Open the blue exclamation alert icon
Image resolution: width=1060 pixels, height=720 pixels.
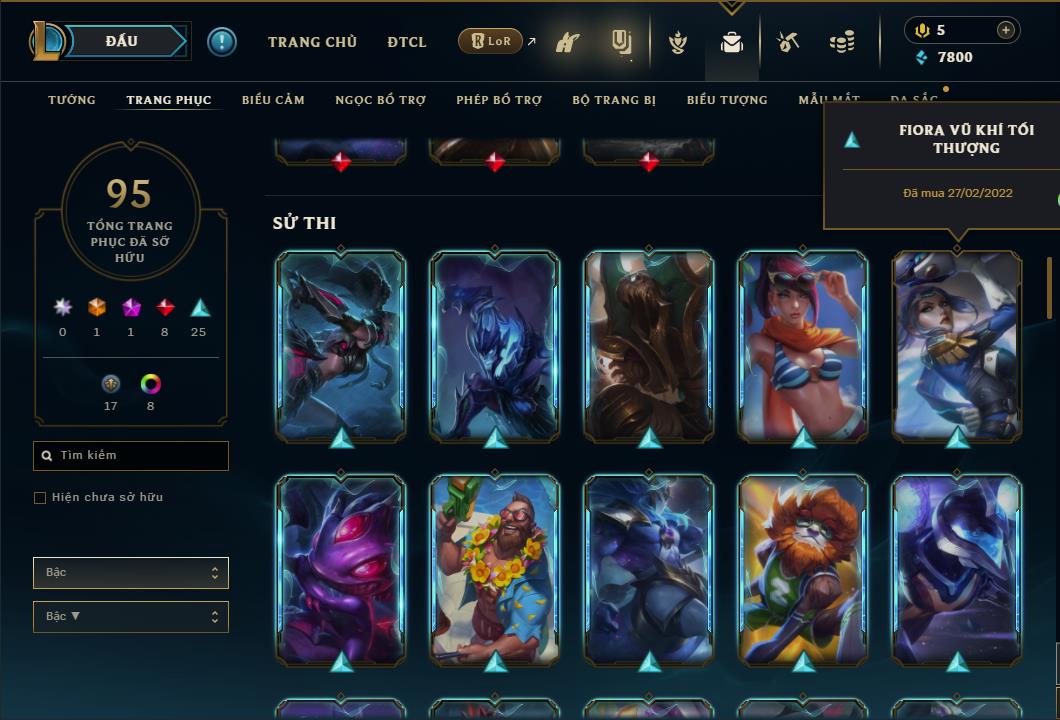[x=222, y=41]
